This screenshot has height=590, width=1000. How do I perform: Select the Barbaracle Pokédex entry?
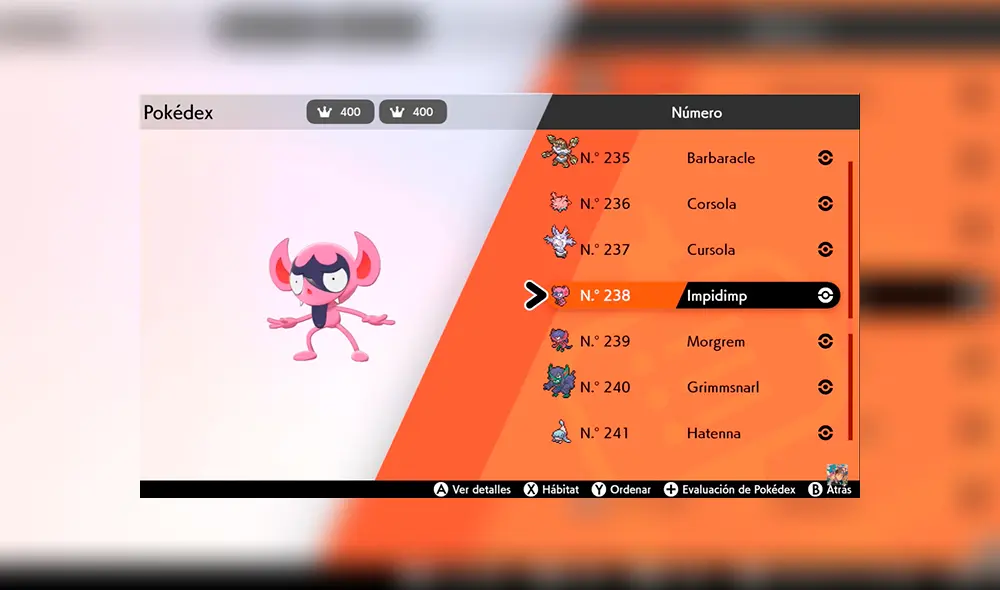coord(720,158)
